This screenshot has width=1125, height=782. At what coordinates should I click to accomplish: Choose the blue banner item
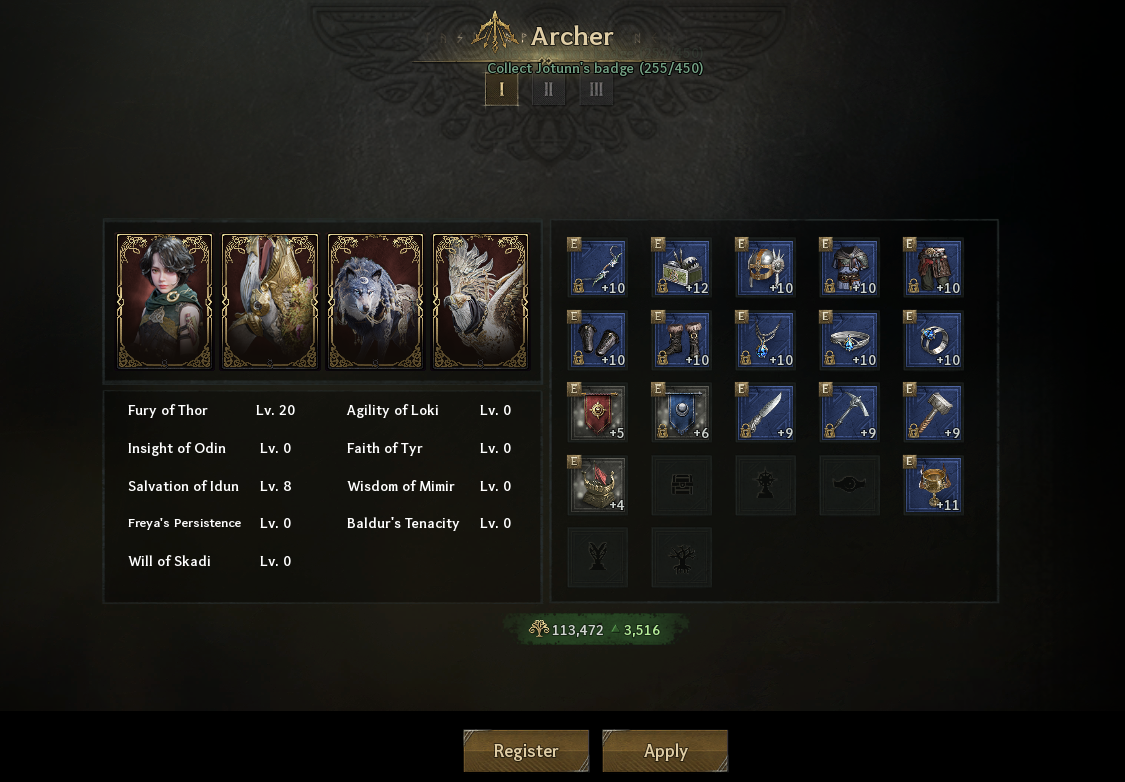(x=682, y=413)
